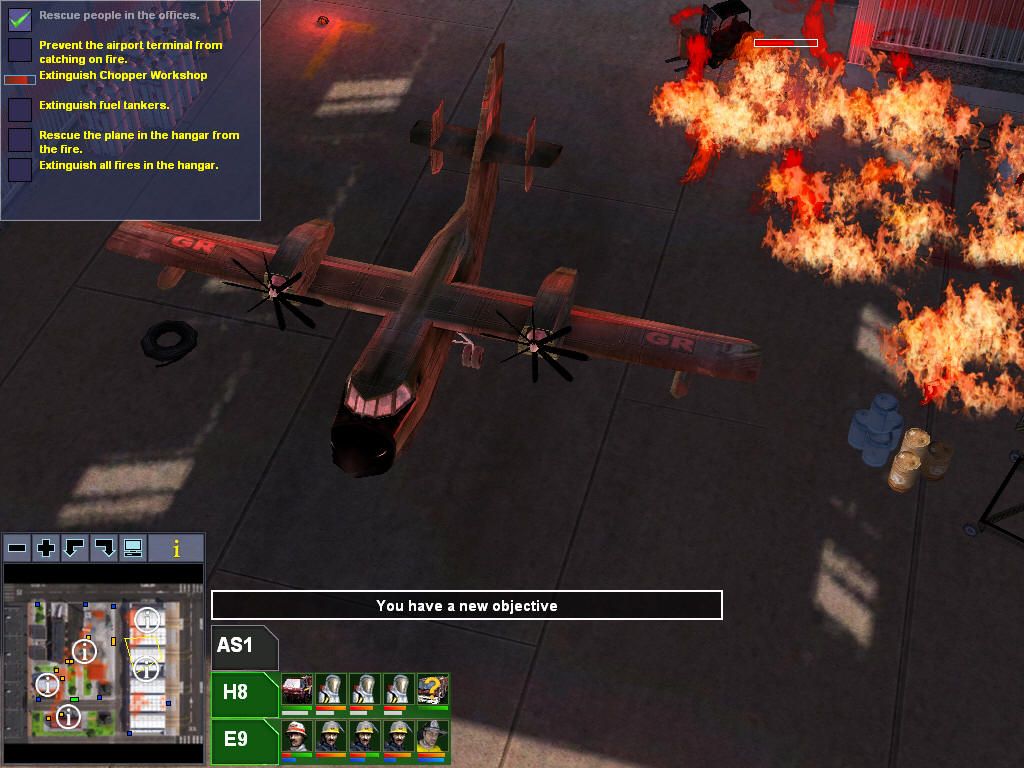The width and height of the screenshot is (1024, 768).
Task: Click the 'You have a new objective' message bar
Action: (x=466, y=605)
